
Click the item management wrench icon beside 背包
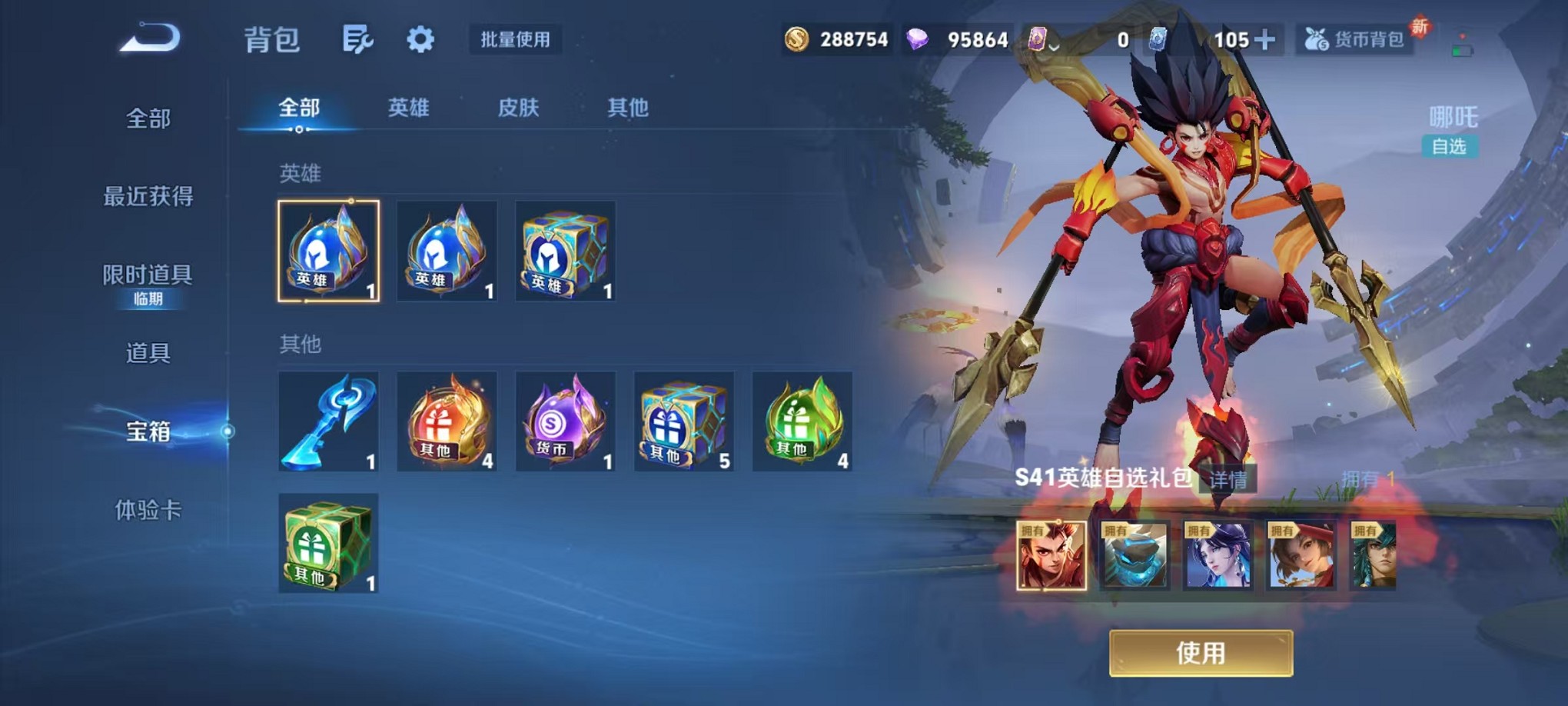(359, 38)
